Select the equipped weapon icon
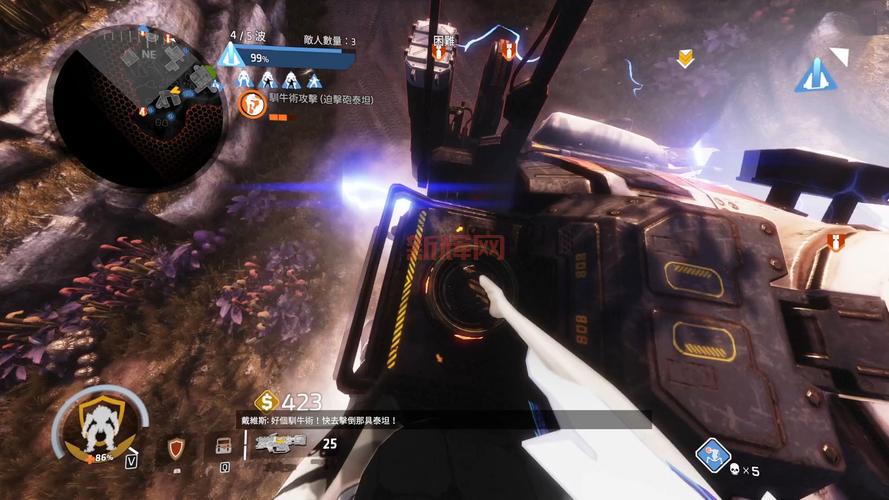The image size is (889, 500). click(x=281, y=443)
